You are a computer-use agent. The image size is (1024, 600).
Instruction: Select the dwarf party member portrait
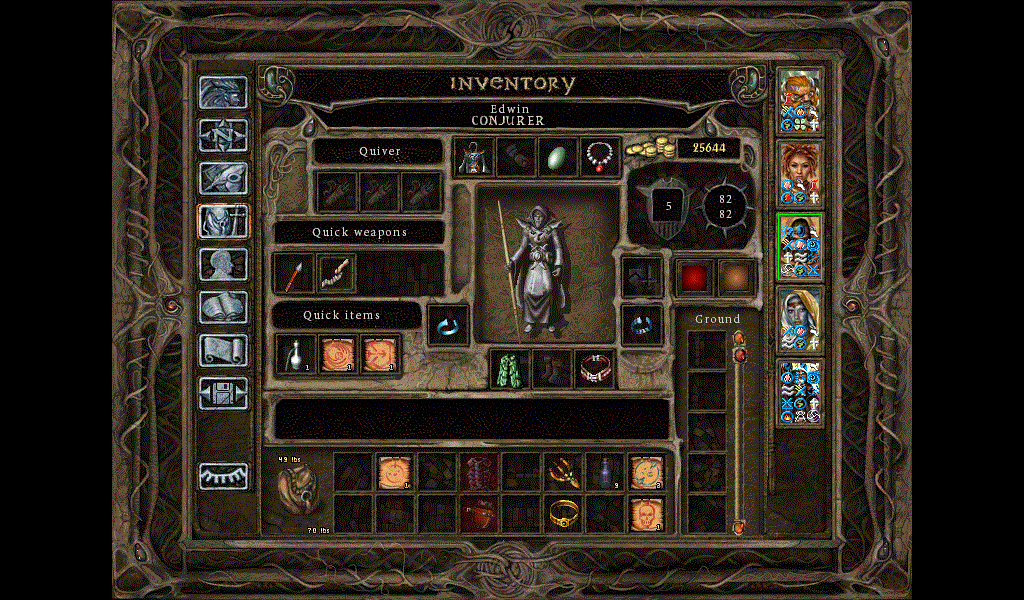pos(800,101)
